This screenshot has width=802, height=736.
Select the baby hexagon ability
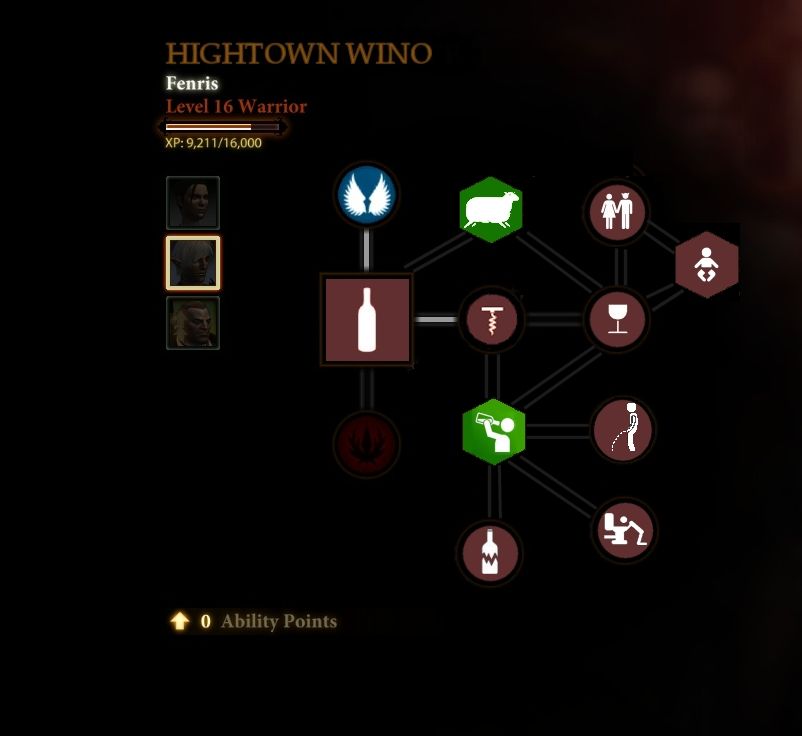pyautogui.click(x=707, y=265)
